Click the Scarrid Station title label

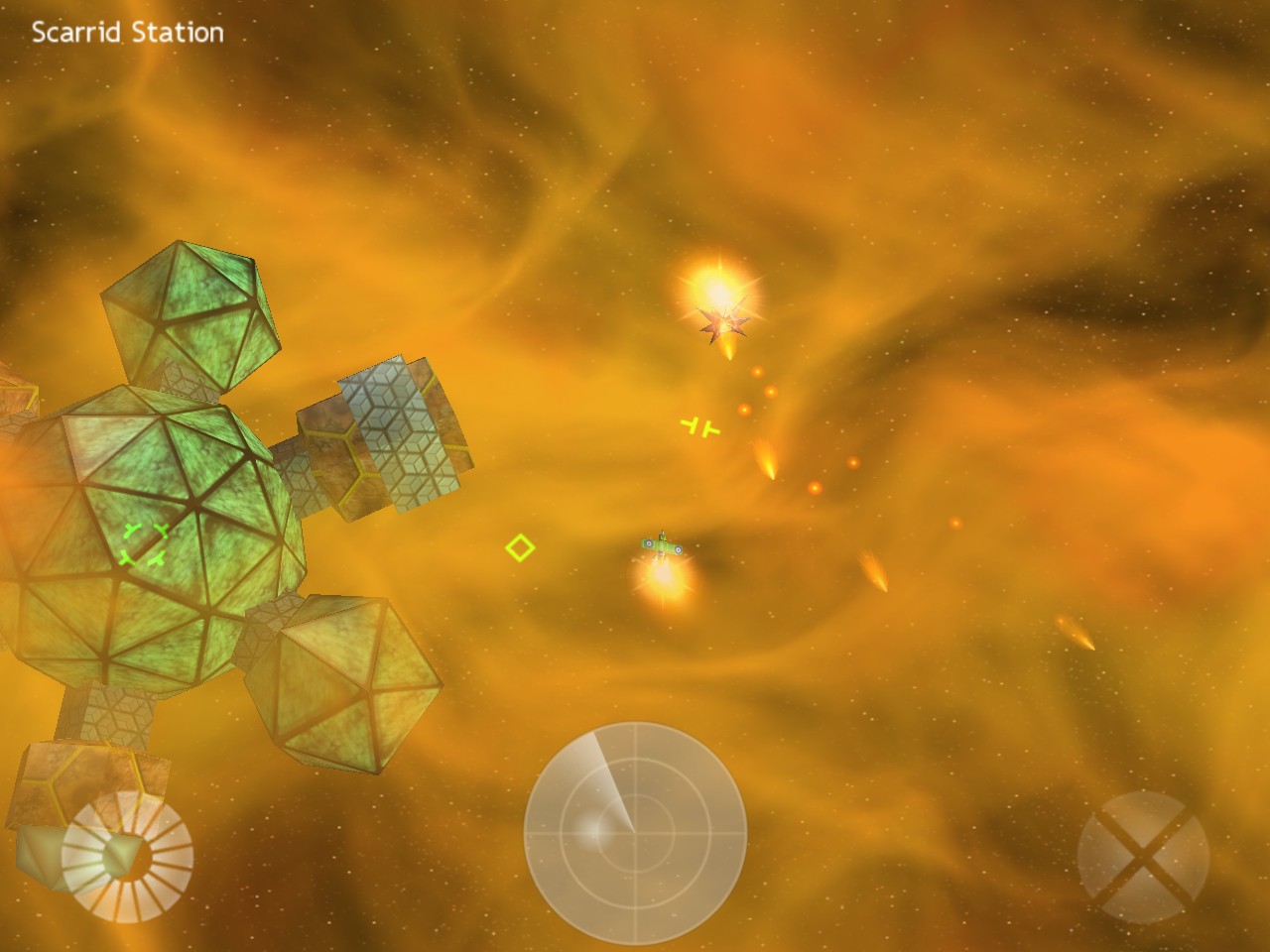pyautogui.click(x=126, y=33)
